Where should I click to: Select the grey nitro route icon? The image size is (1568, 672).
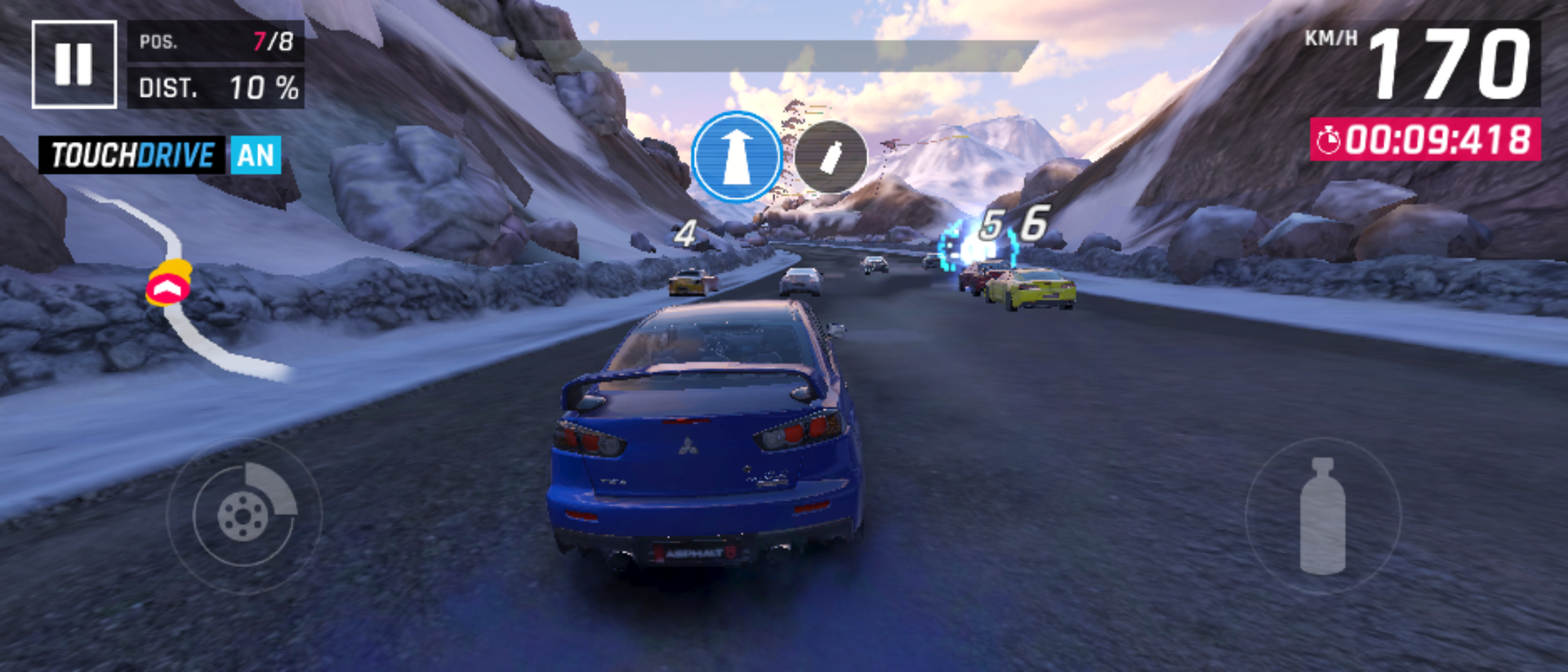pos(831,157)
